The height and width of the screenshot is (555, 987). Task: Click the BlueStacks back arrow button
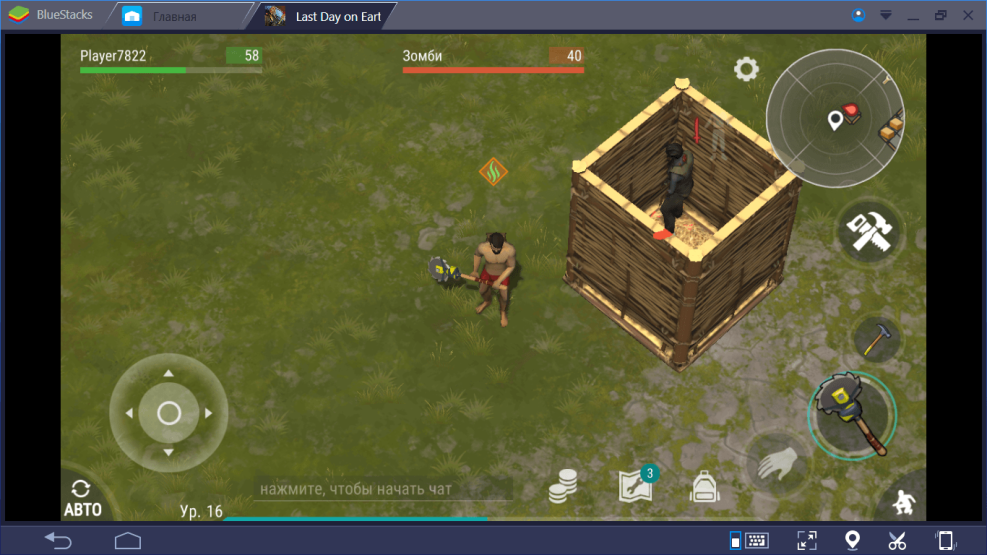(57, 540)
